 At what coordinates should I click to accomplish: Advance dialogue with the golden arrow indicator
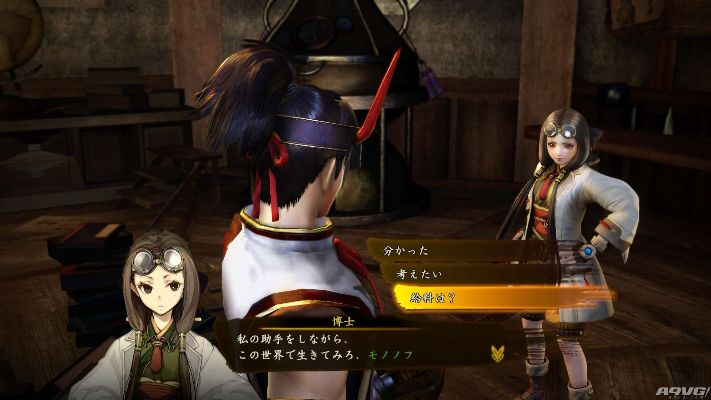coord(497,352)
